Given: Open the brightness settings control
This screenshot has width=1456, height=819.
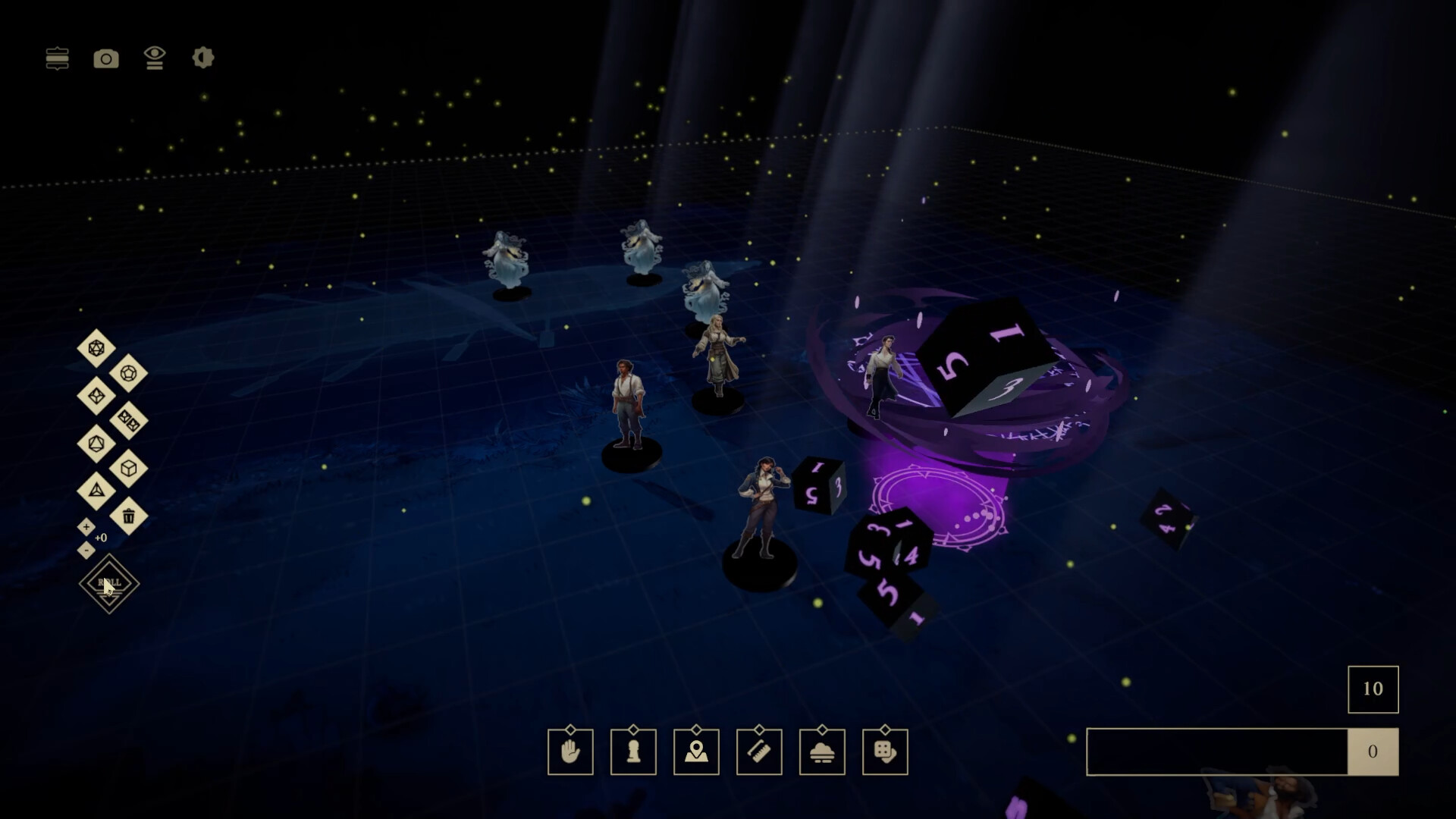Looking at the screenshot, I should coord(202,58).
